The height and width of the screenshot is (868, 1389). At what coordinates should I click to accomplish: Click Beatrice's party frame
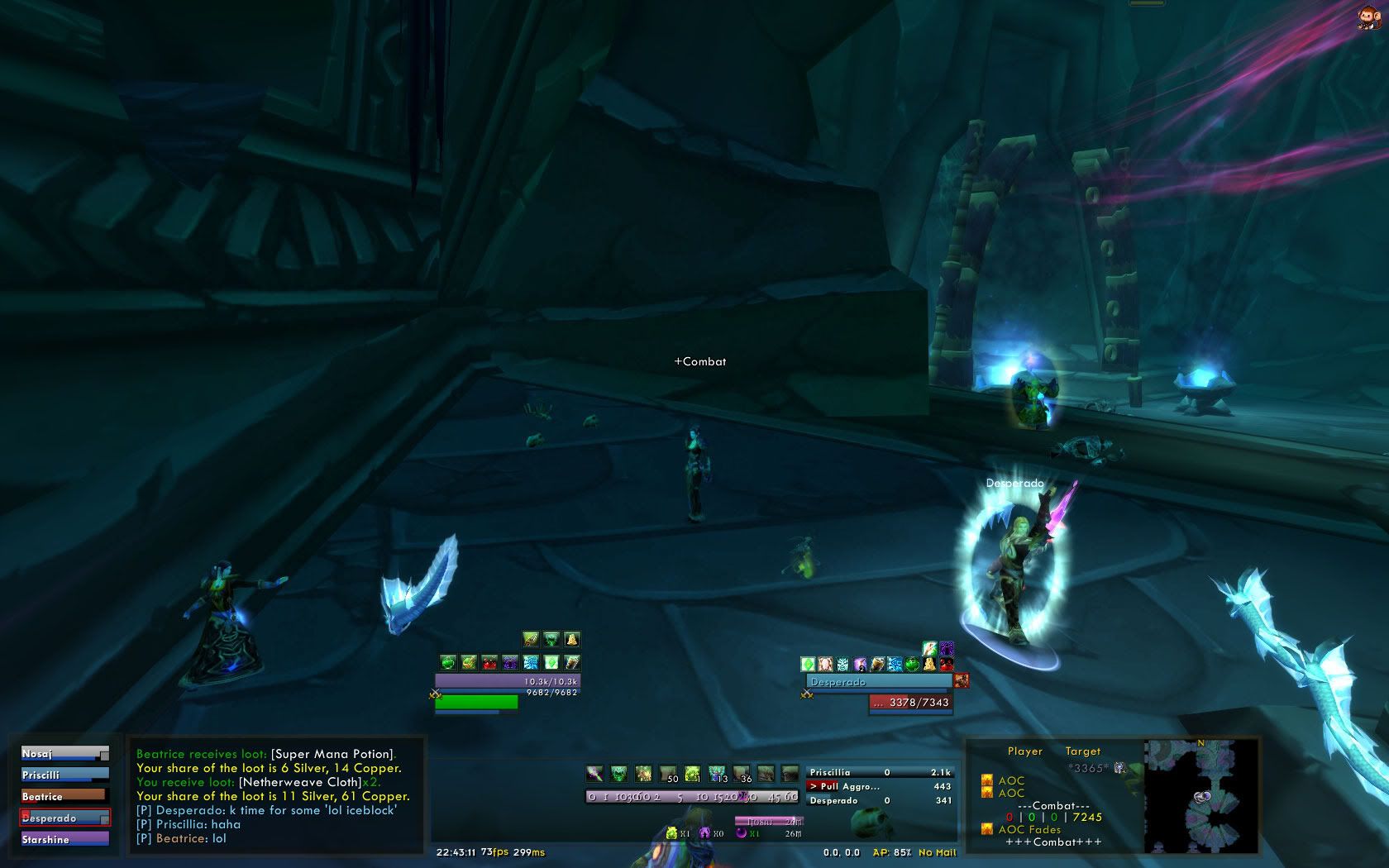[64, 796]
